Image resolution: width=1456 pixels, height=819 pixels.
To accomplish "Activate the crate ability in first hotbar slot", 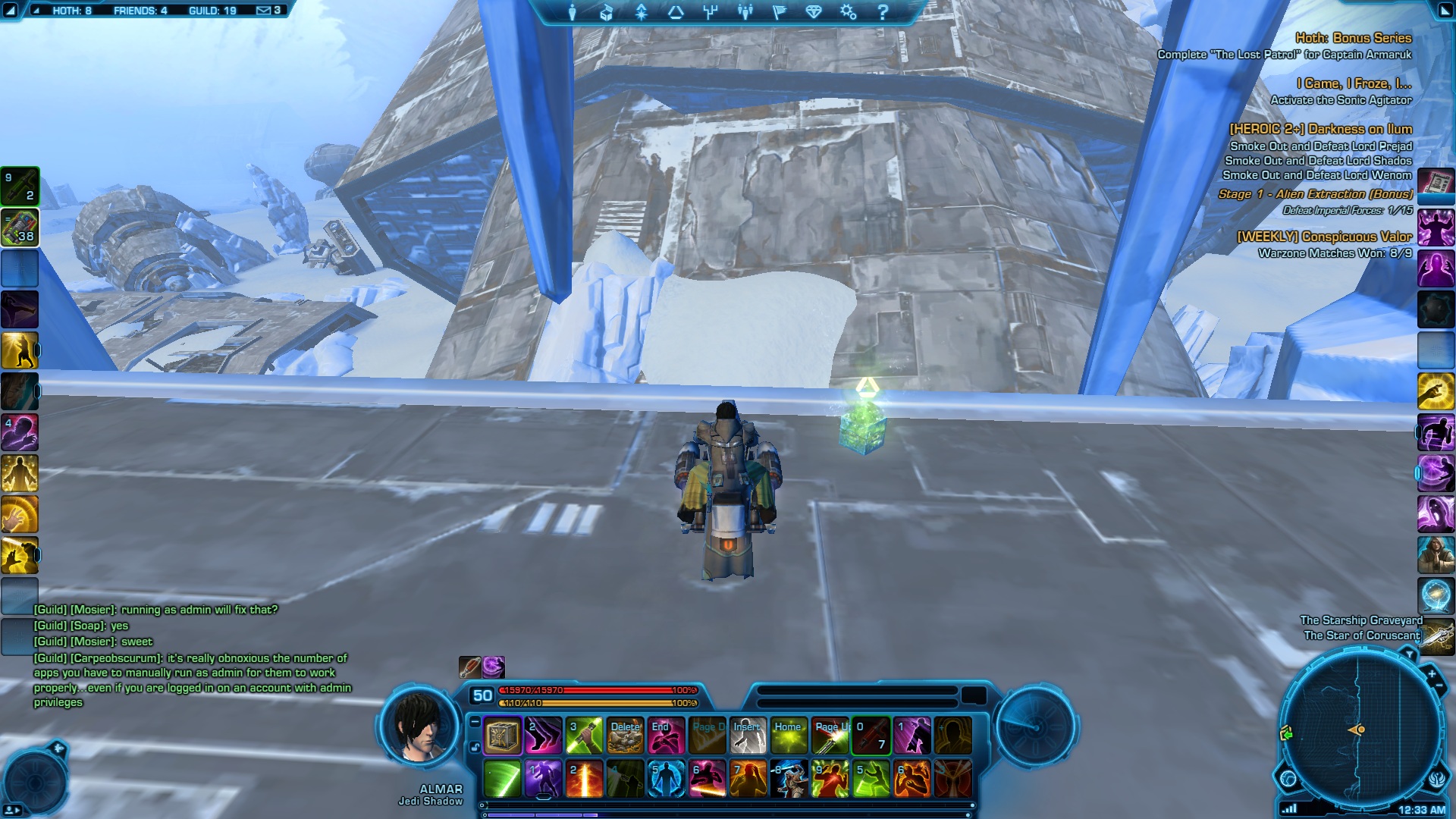I will (x=502, y=736).
